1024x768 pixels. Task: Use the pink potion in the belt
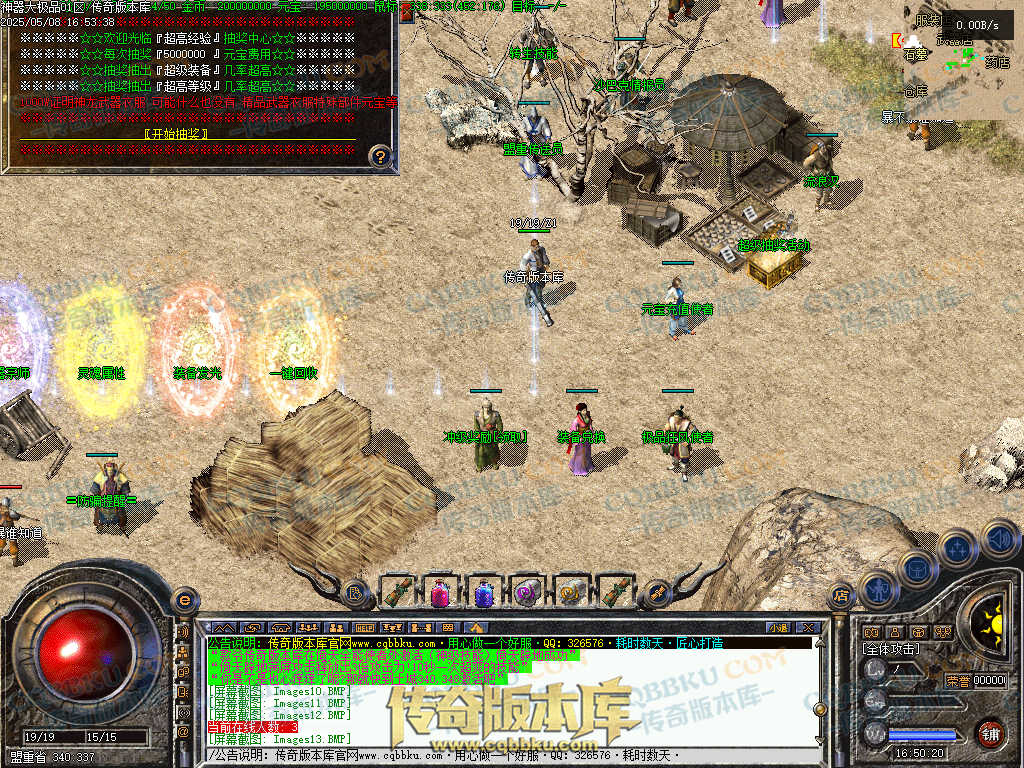(x=440, y=592)
